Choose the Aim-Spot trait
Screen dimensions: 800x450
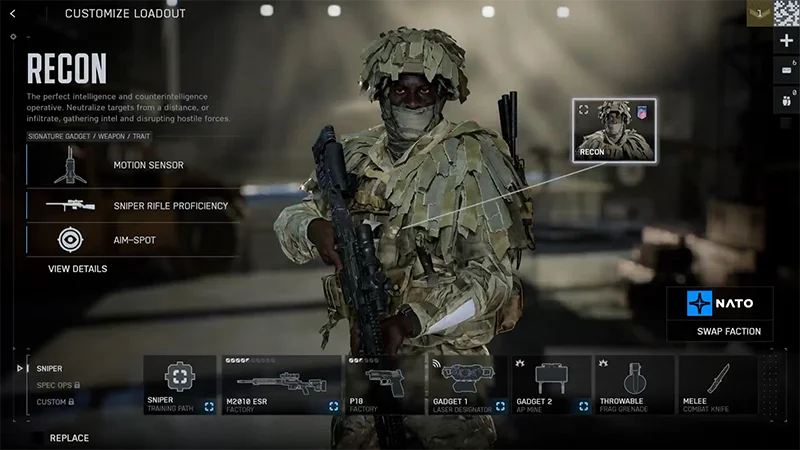click(134, 239)
